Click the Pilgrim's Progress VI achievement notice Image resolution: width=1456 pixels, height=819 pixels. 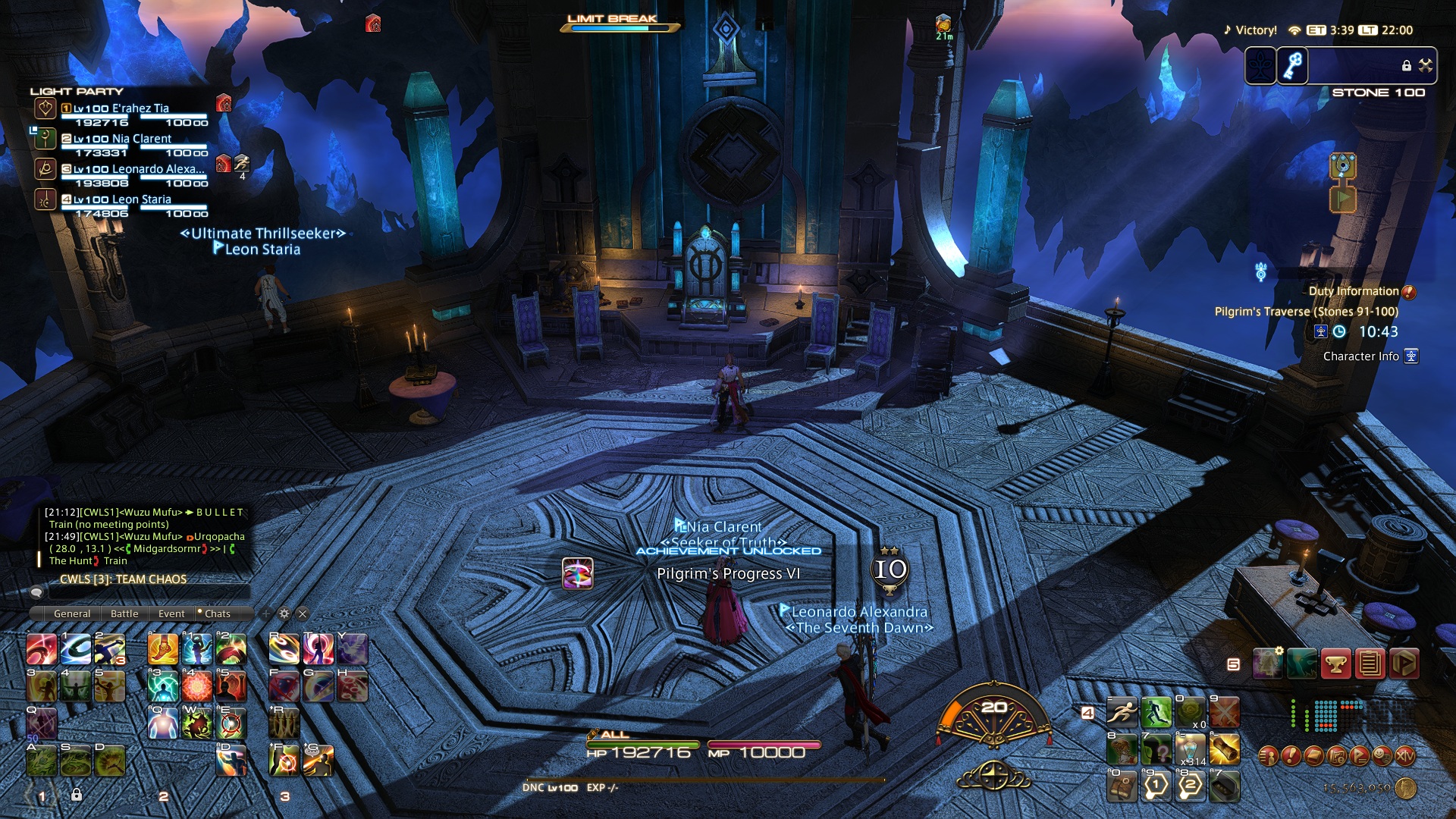(727, 573)
